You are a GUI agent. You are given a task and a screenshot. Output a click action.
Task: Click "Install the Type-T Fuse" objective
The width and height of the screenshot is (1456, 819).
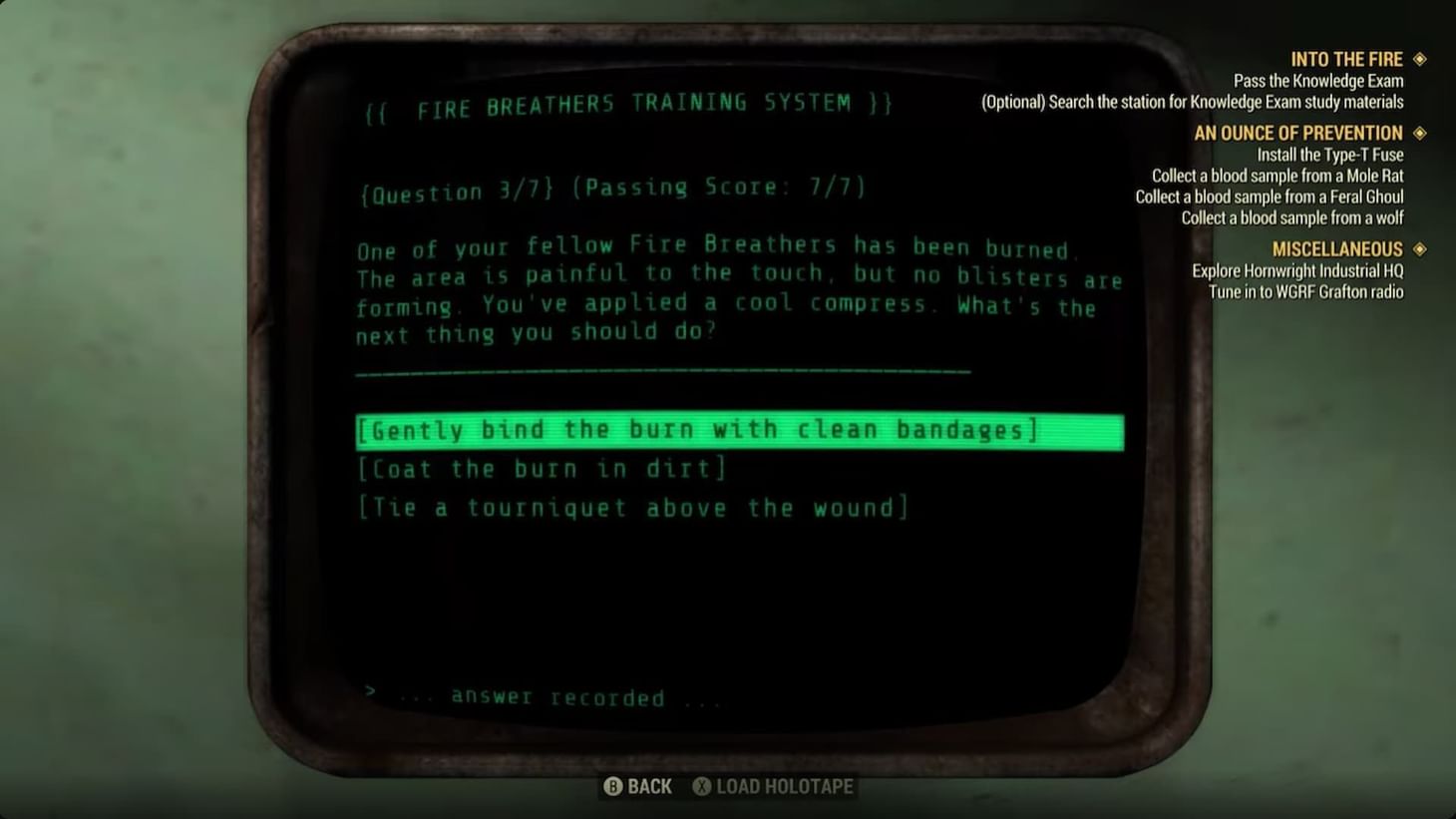click(1329, 155)
